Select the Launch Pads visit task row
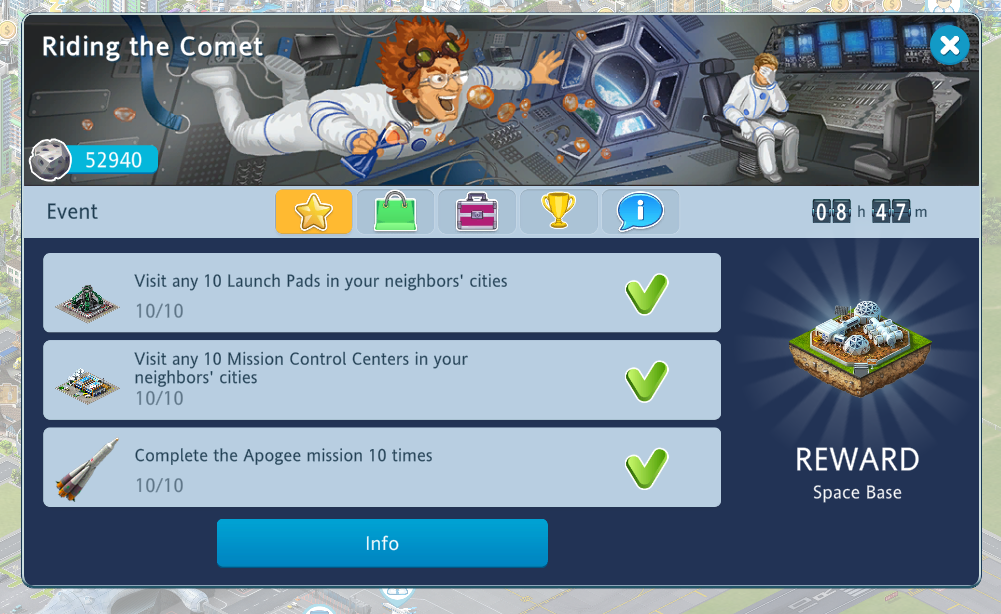The width and height of the screenshot is (1001, 614). pos(381,293)
